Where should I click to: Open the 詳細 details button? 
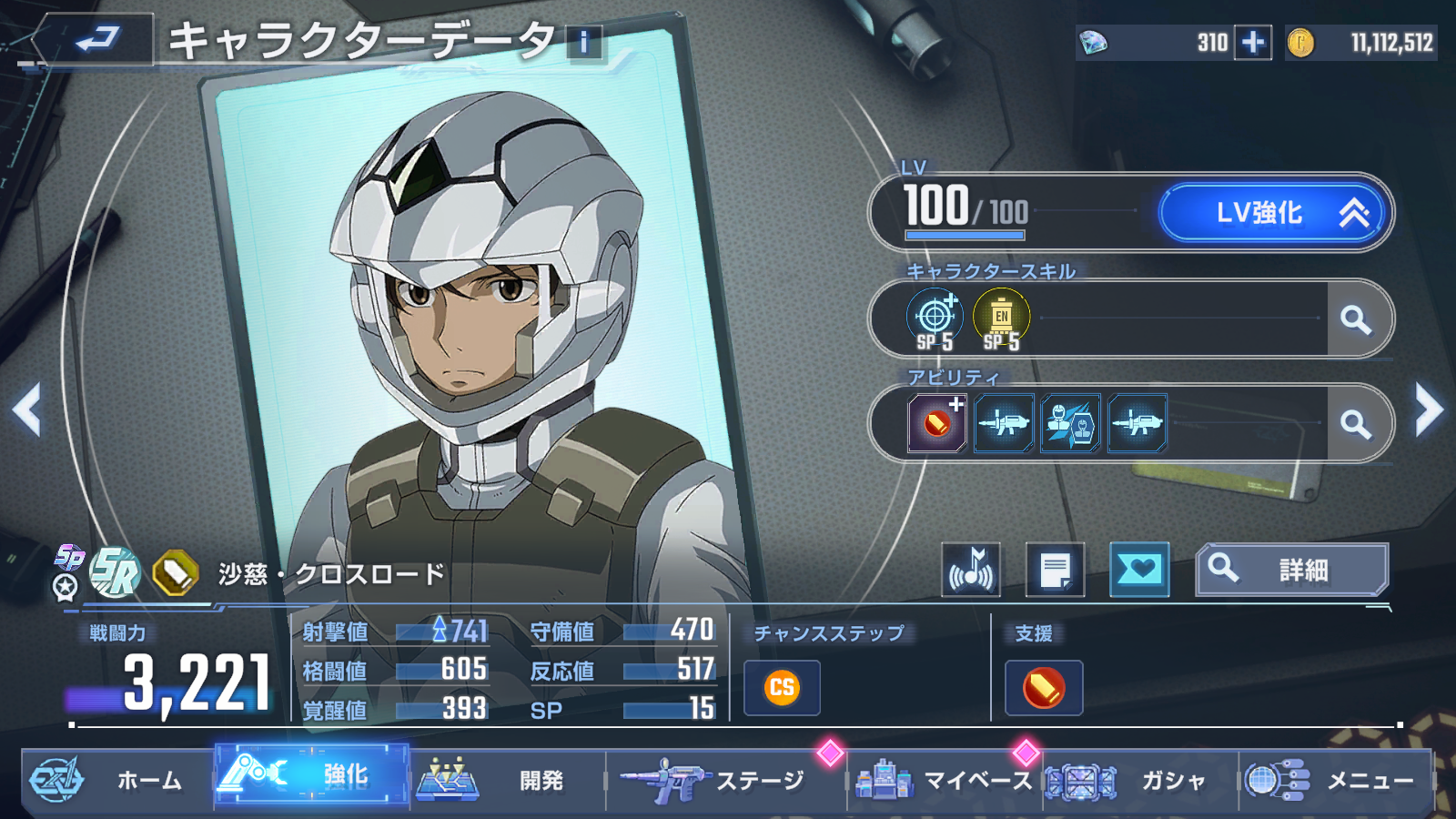[1292, 571]
